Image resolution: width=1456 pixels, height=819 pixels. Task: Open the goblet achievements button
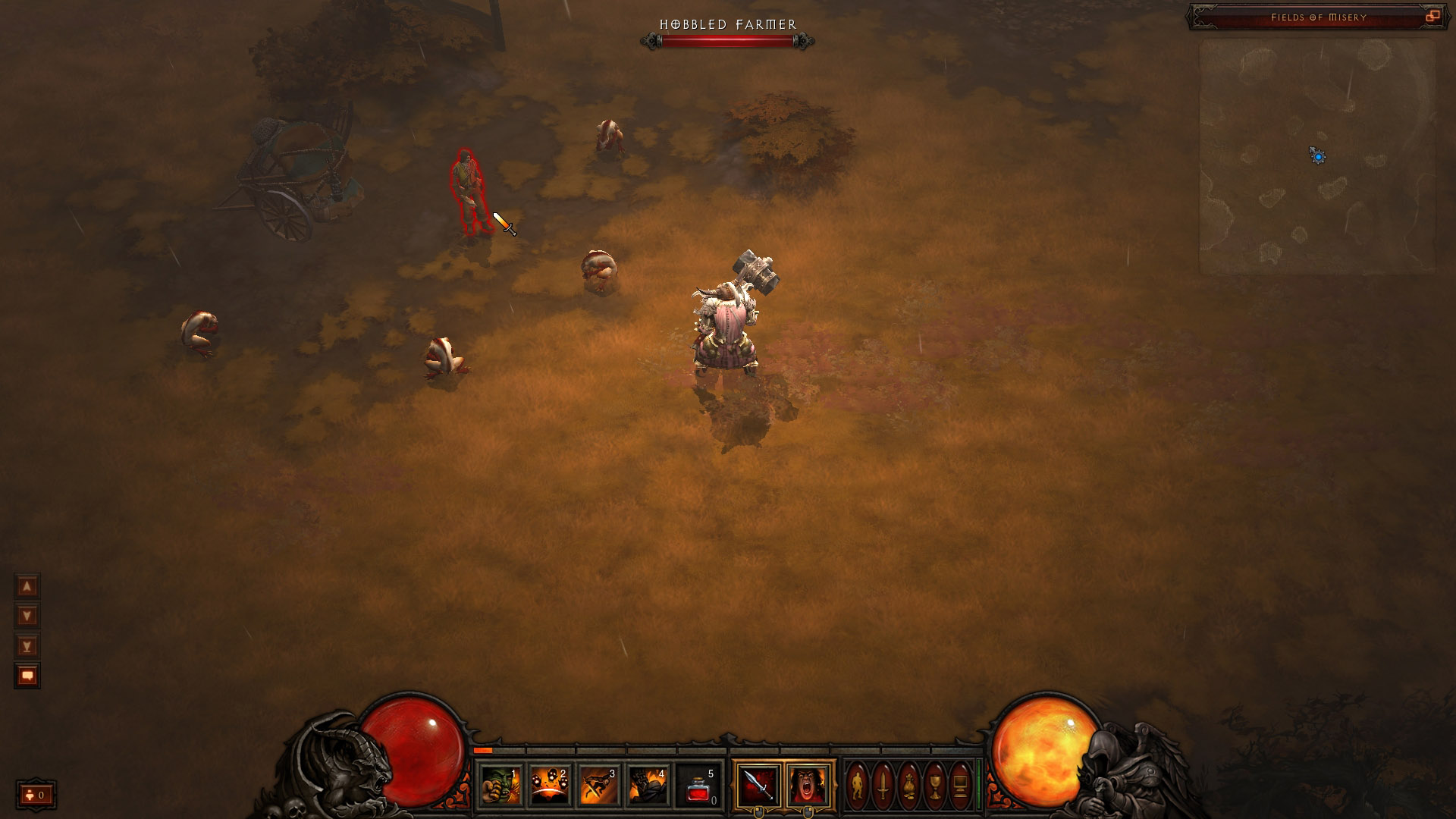click(x=935, y=785)
